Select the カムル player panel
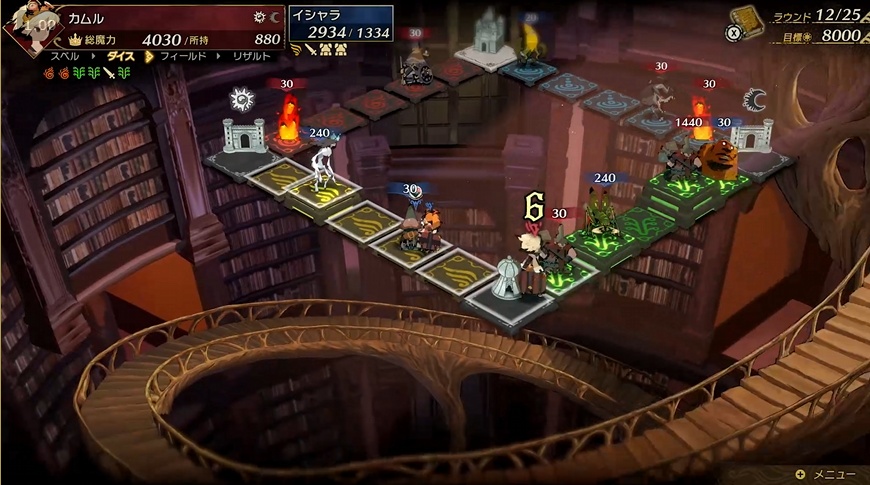870x485 pixels. [x=170, y=28]
